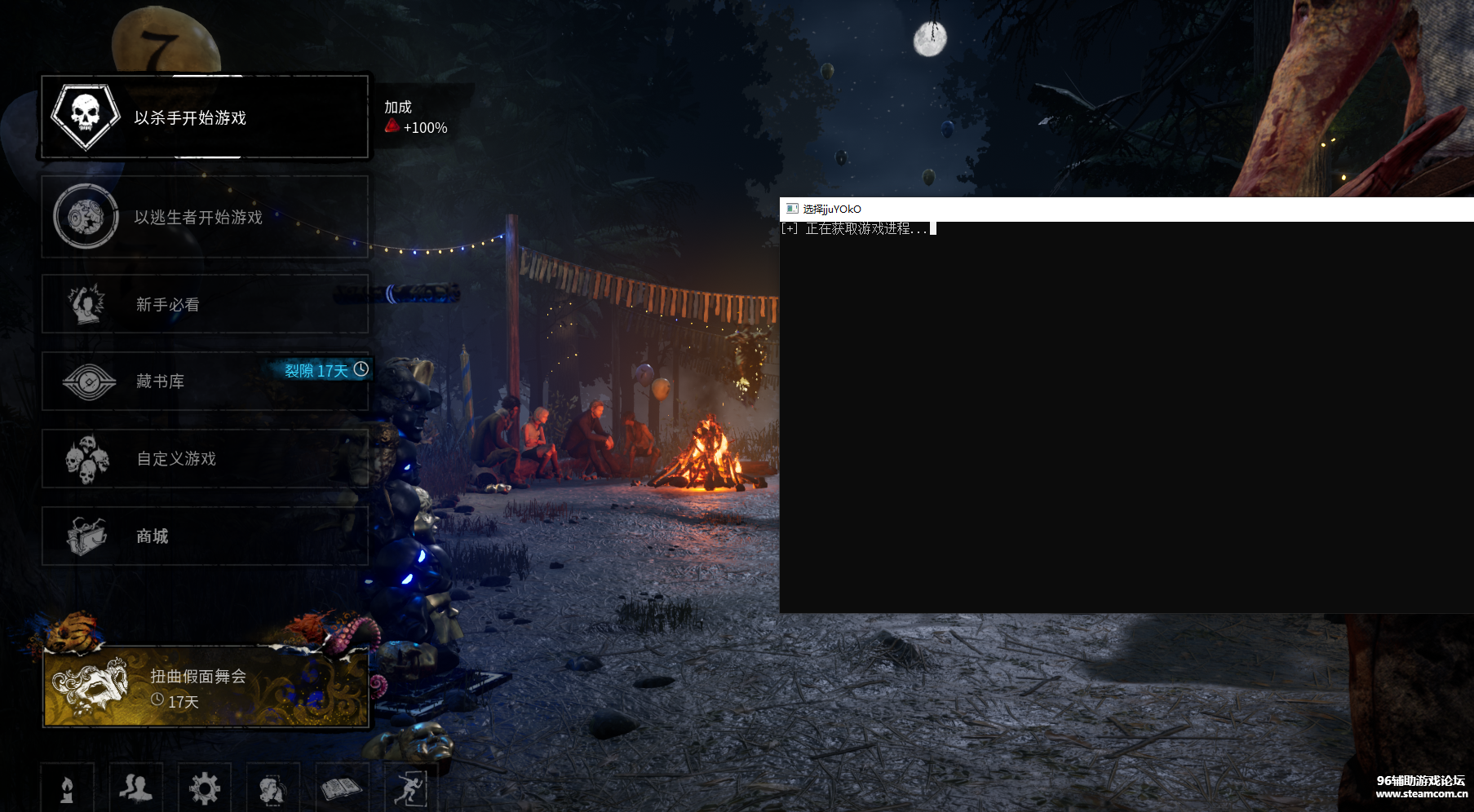
Task: Open the 商城 store
Action: [205, 536]
